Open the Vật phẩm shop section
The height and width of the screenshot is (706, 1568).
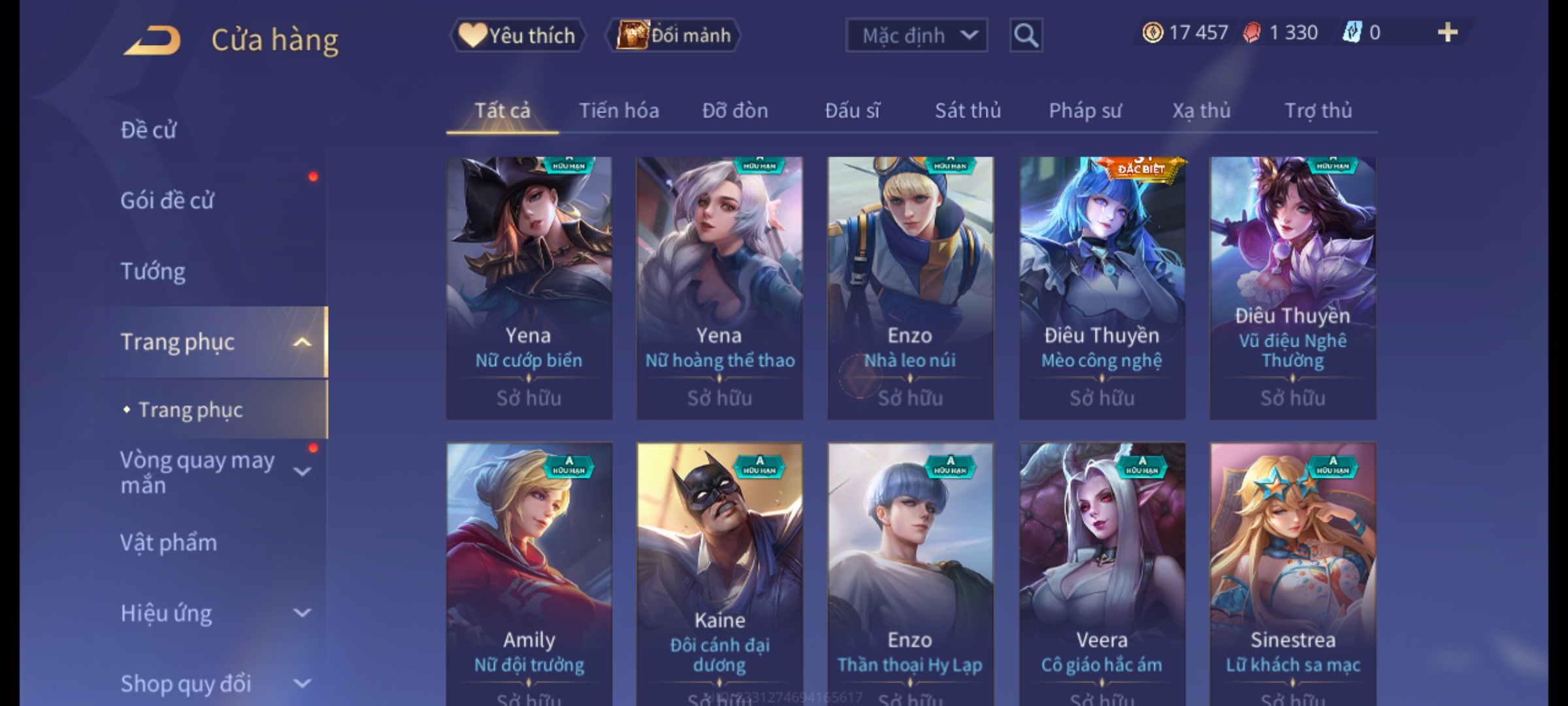point(169,543)
